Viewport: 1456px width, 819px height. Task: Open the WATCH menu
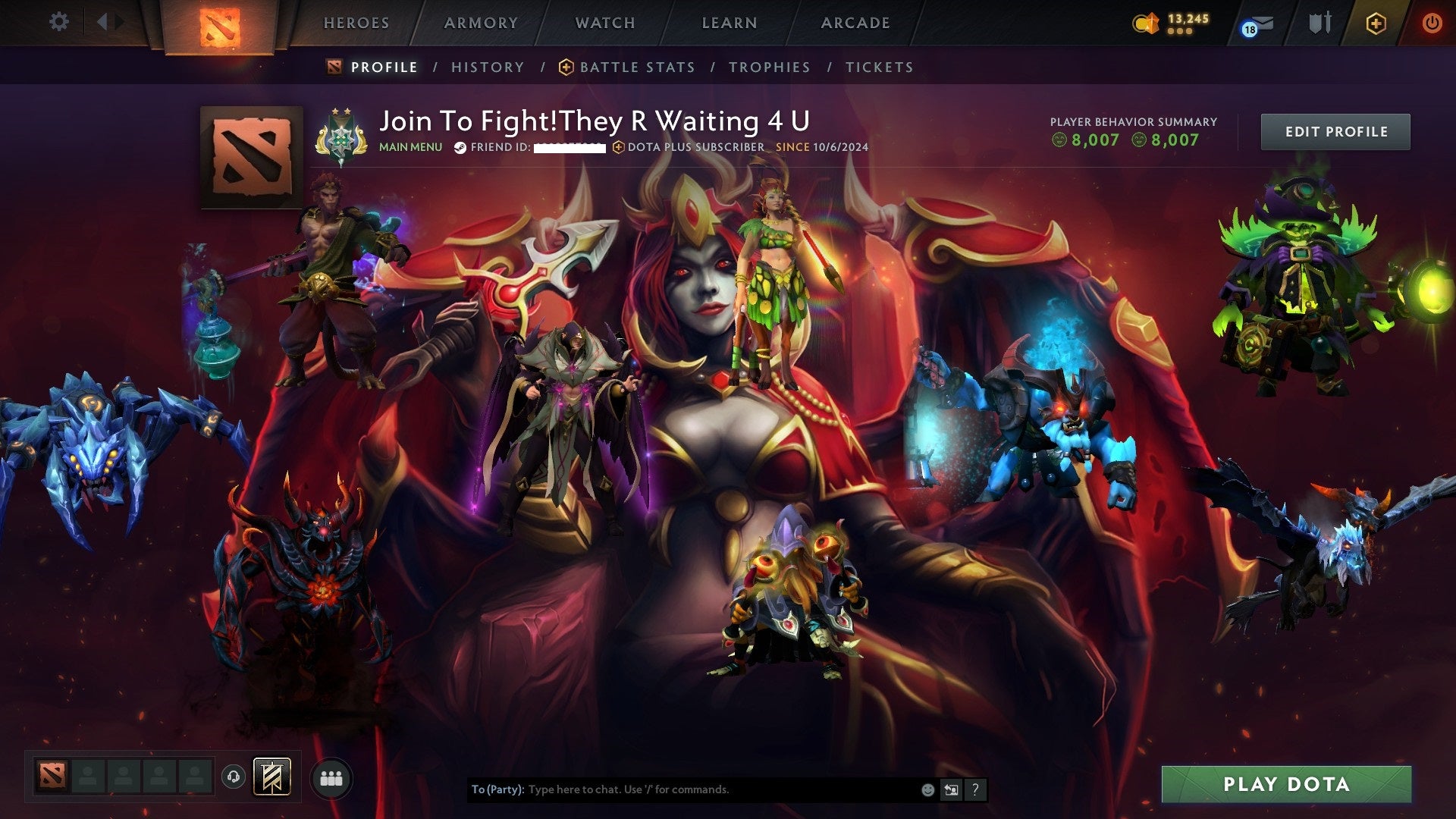(604, 23)
